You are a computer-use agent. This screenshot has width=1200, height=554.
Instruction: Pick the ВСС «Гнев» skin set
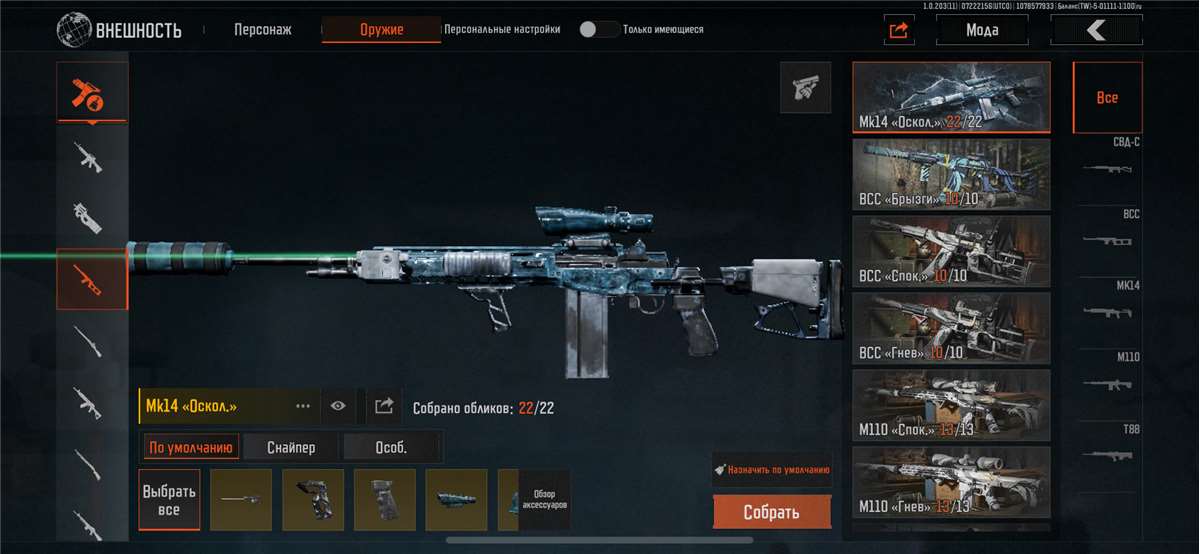[x=951, y=328]
